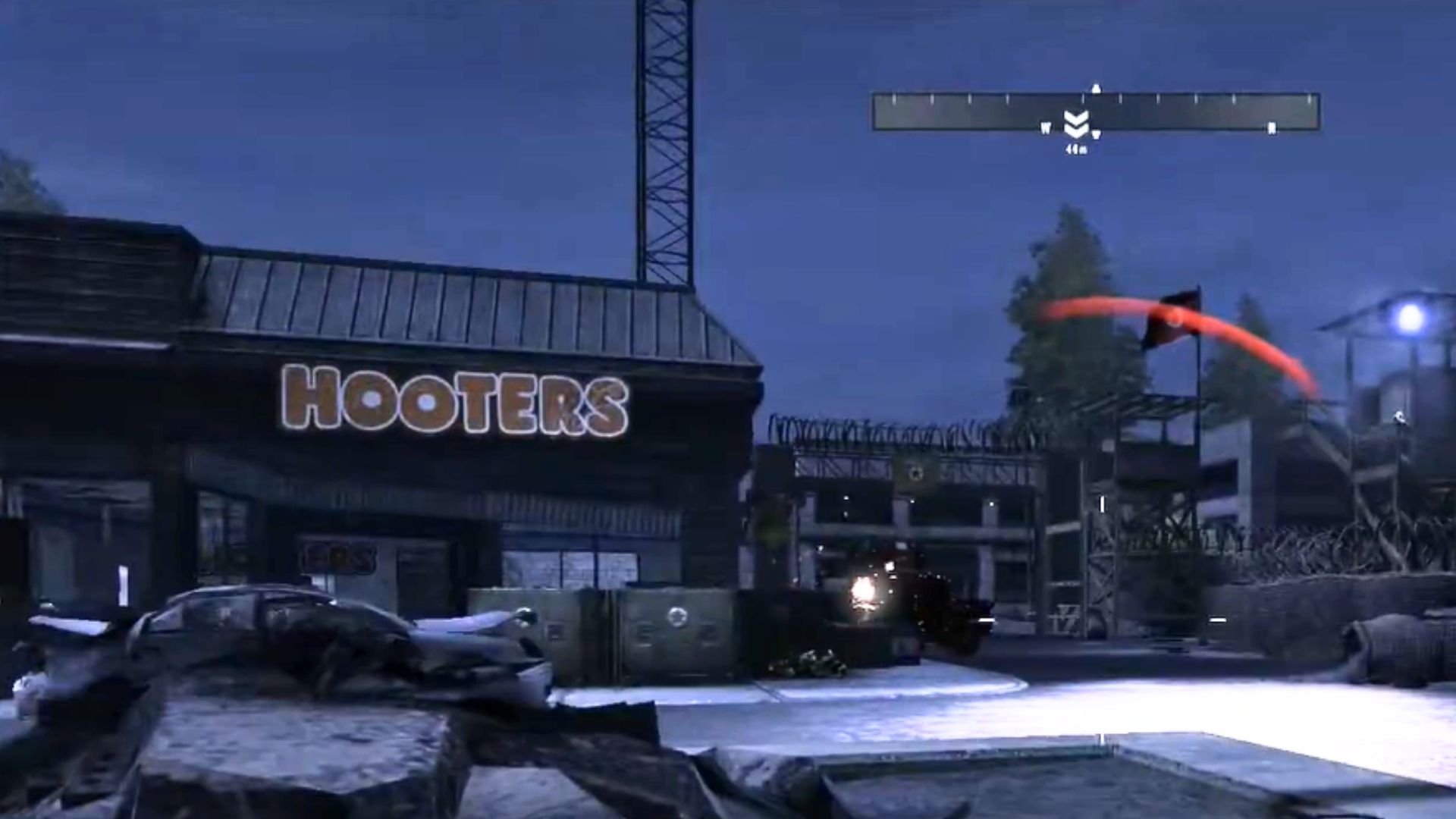
Task: Select the chevron objective marker on compass
Action: click(1076, 124)
